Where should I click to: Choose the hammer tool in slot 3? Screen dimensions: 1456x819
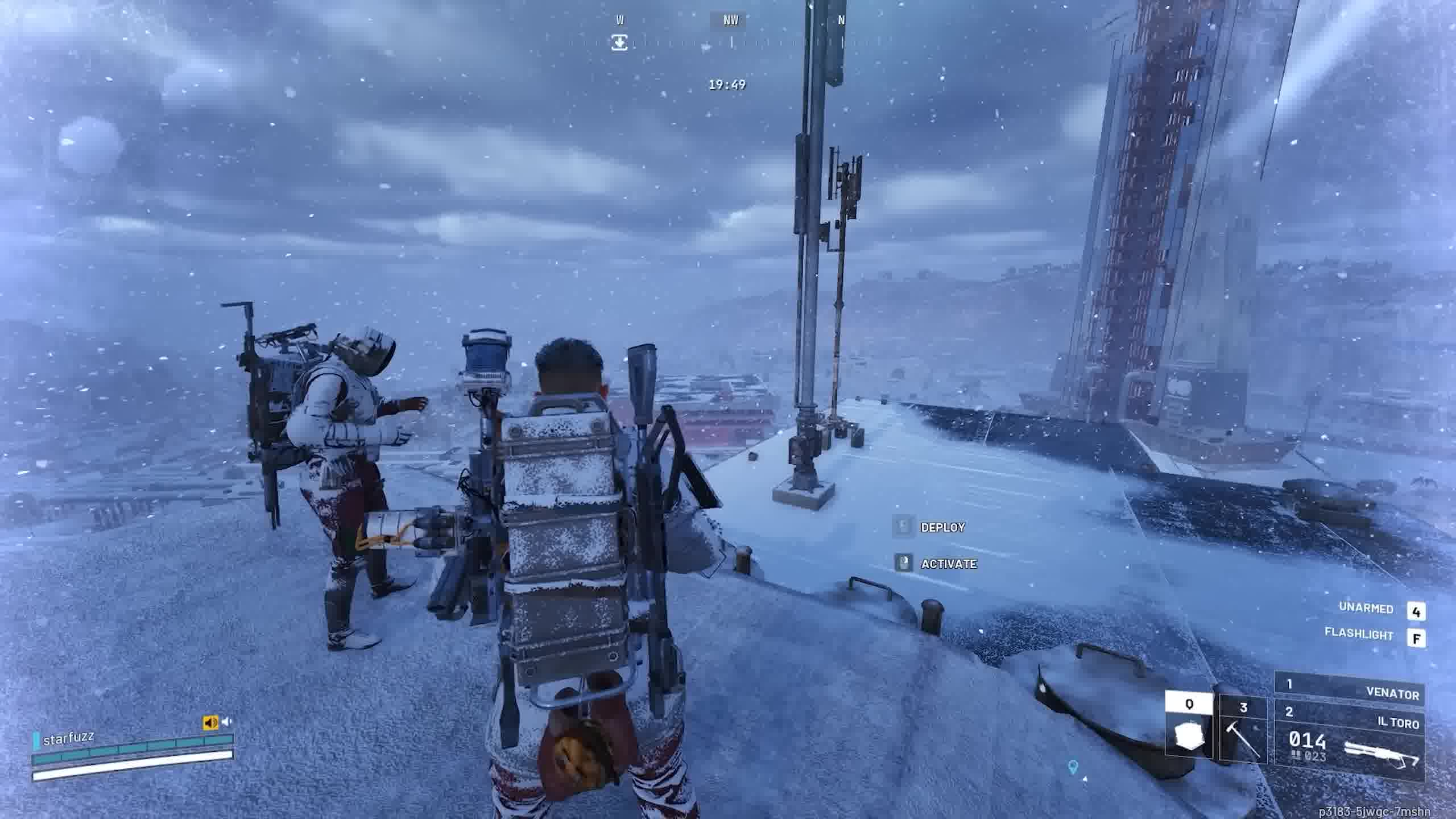[1243, 730]
